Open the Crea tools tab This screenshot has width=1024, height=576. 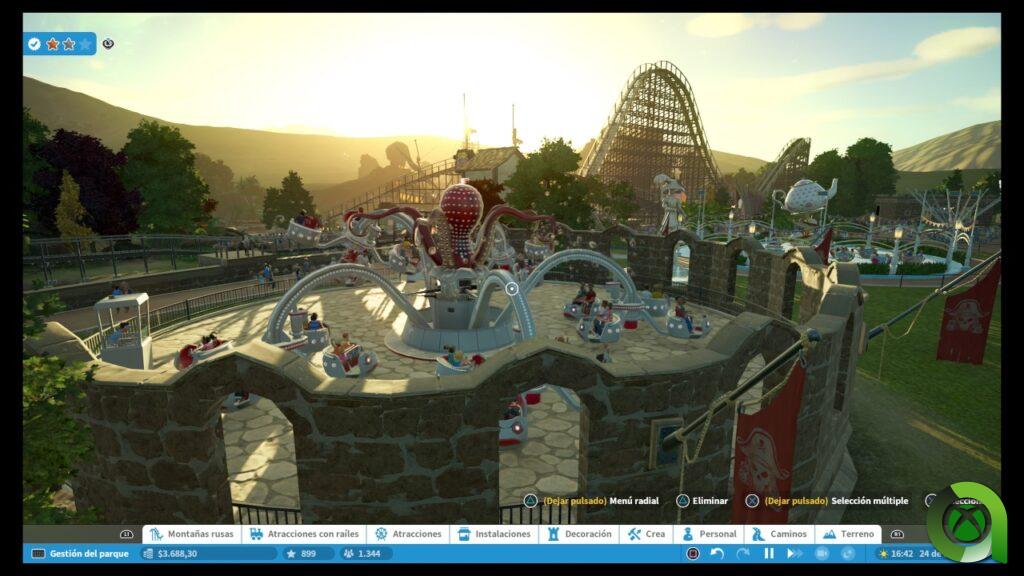click(646, 534)
